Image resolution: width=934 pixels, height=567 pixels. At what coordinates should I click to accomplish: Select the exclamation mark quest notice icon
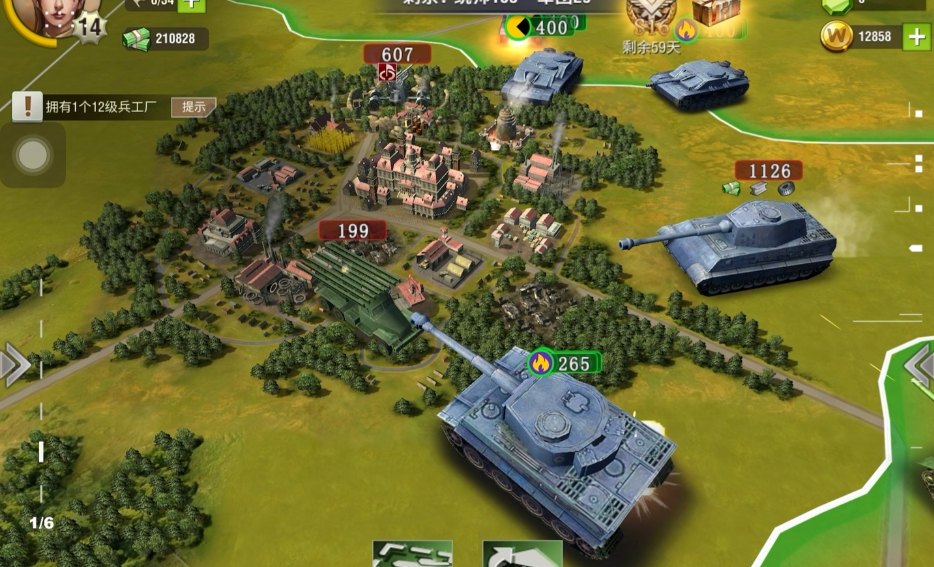tap(27, 107)
